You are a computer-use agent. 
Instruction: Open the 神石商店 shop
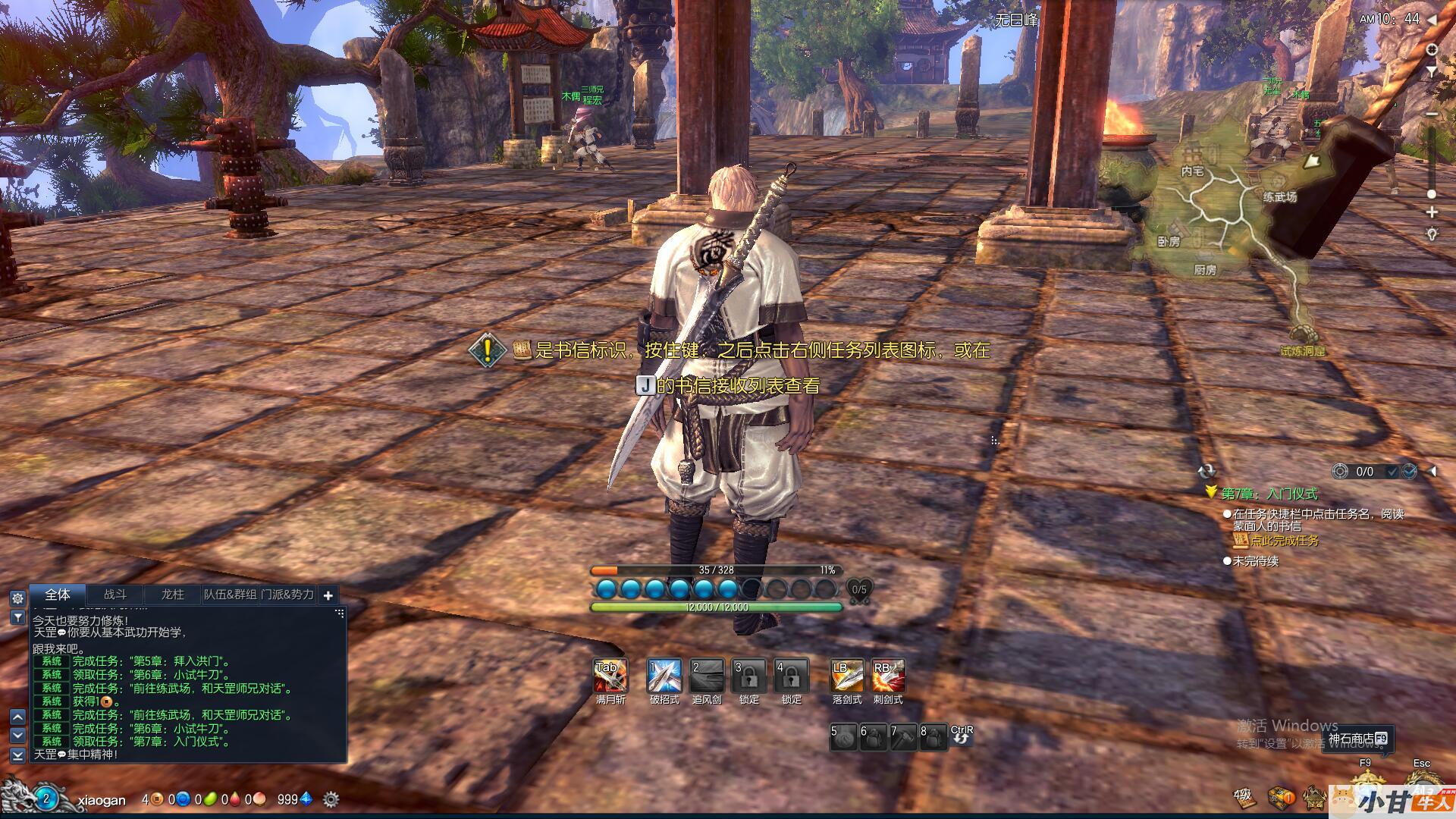(x=1357, y=739)
